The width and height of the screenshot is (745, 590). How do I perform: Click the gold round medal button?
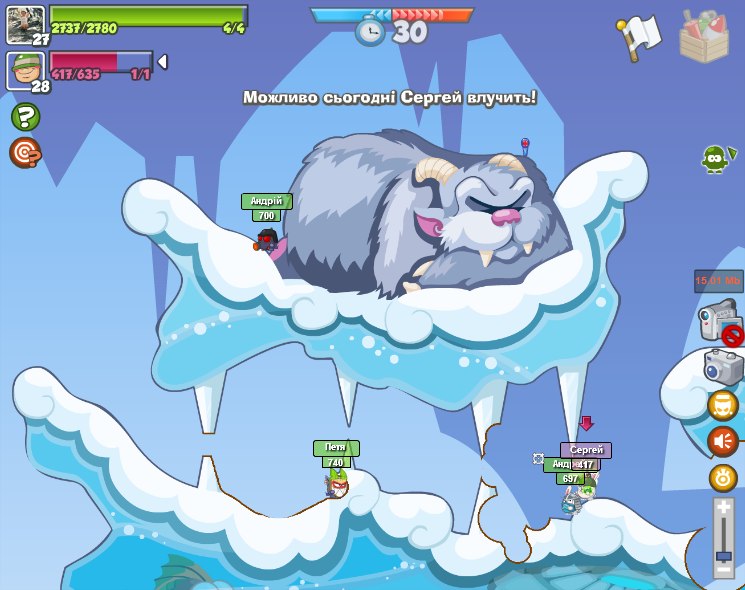[x=723, y=477]
